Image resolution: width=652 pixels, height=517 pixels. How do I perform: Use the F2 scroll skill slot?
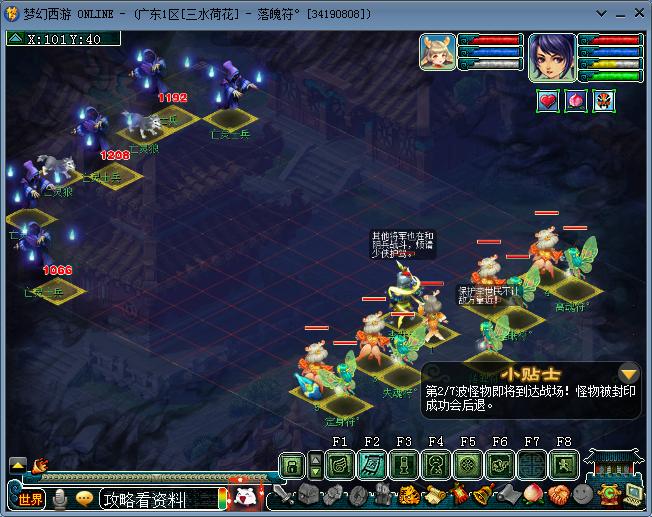tap(371, 465)
